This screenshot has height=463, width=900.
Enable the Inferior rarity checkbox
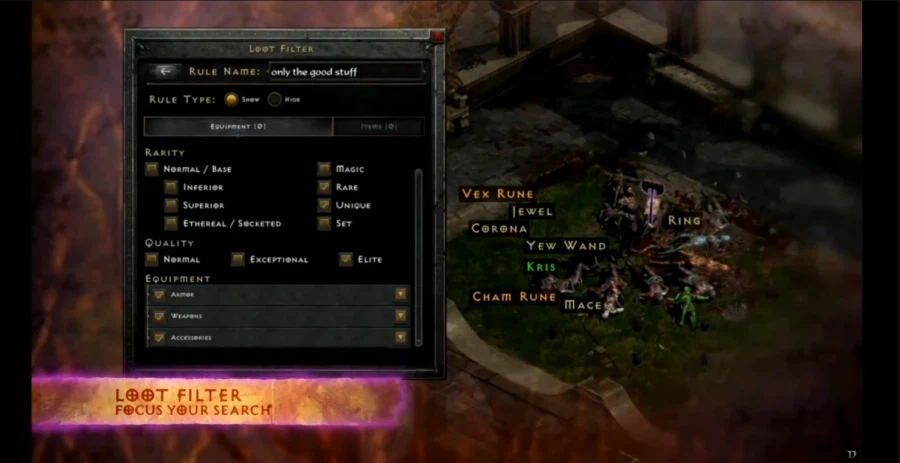pyautogui.click(x=172, y=187)
